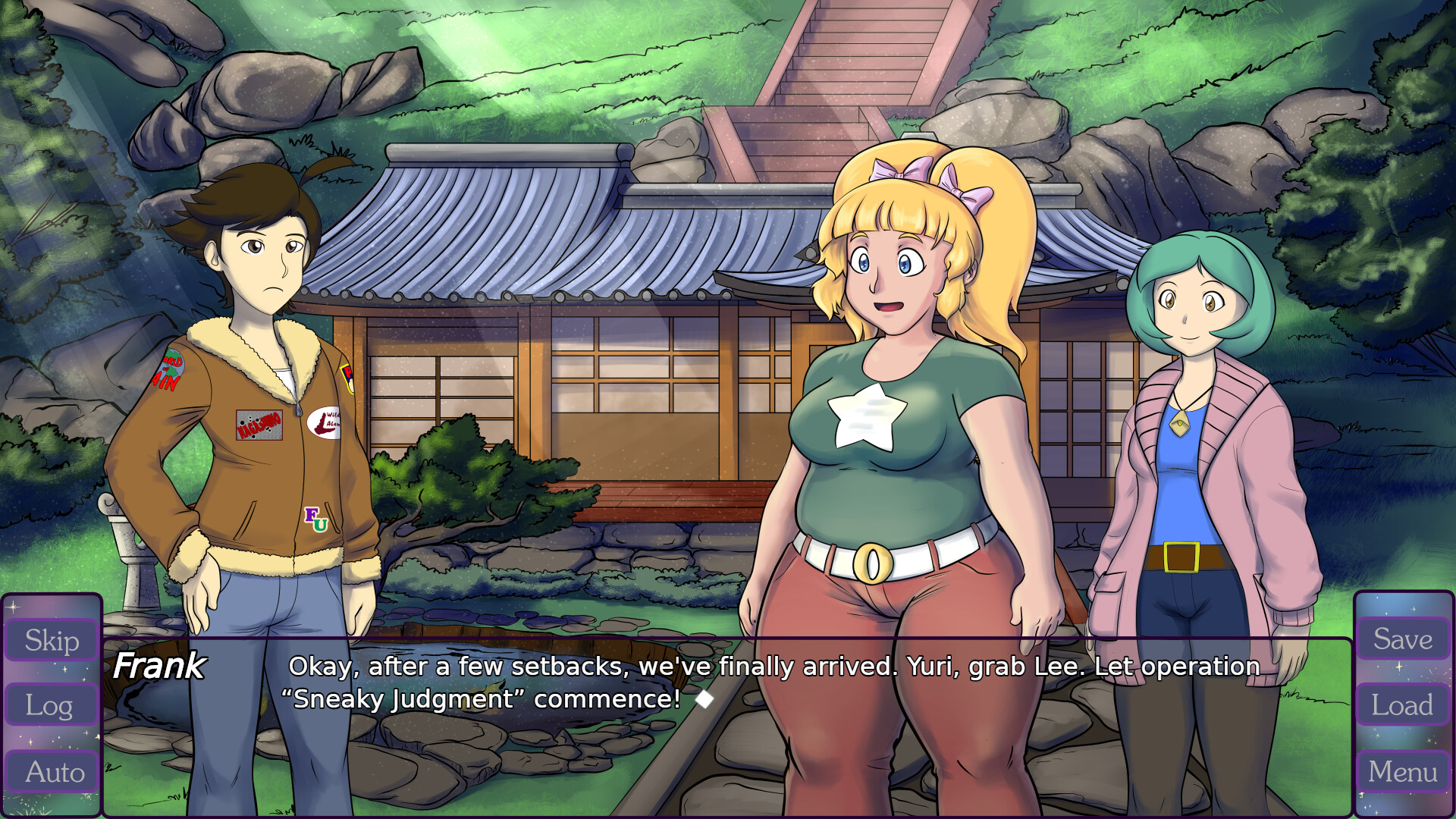Click the diamond advance indicator in dialogue
This screenshot has height=819, width=1456.
pyautogui.click(x=705, y=698)
